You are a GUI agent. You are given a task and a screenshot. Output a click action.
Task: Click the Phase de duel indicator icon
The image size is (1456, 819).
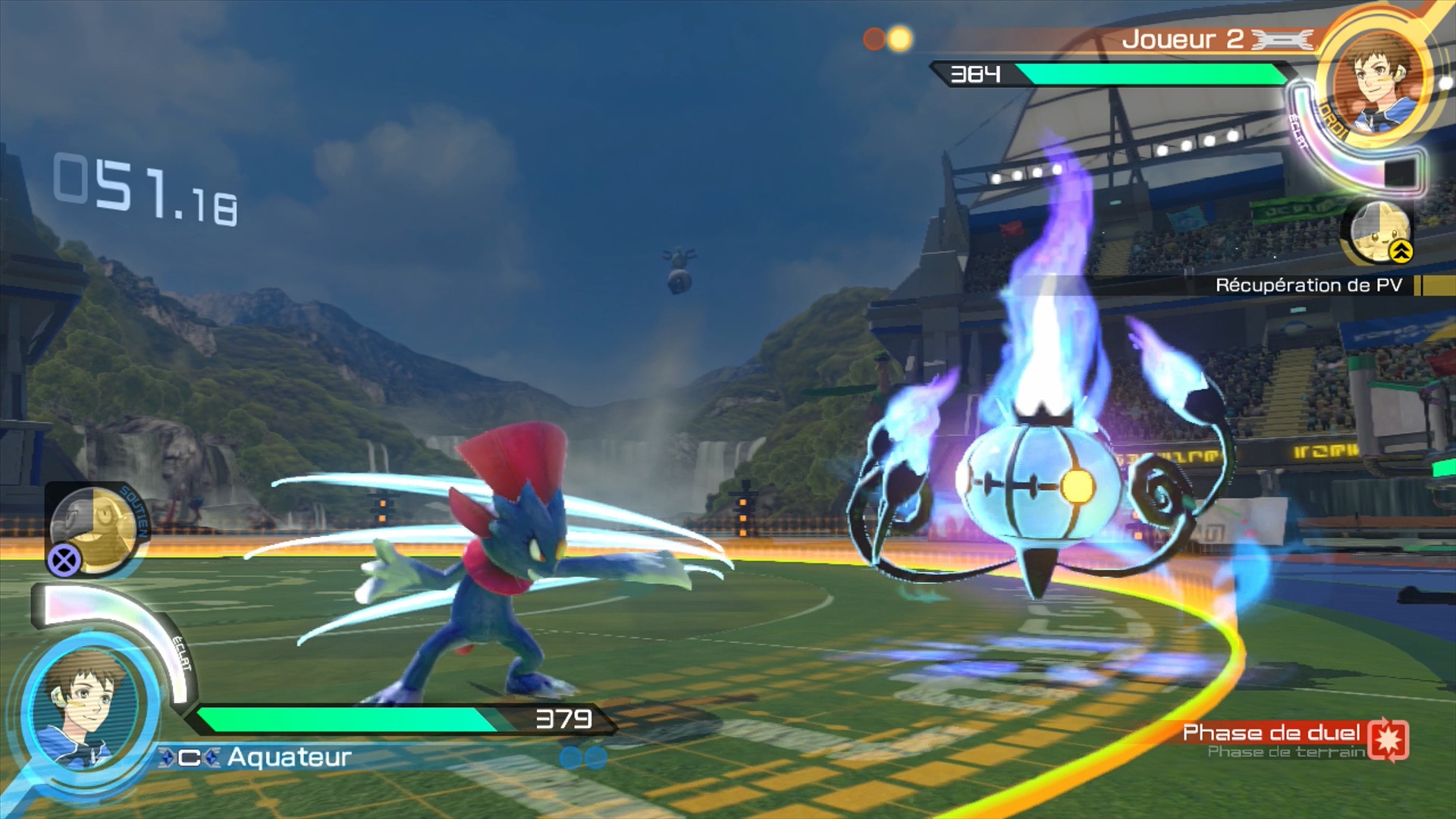(1389, 739)
